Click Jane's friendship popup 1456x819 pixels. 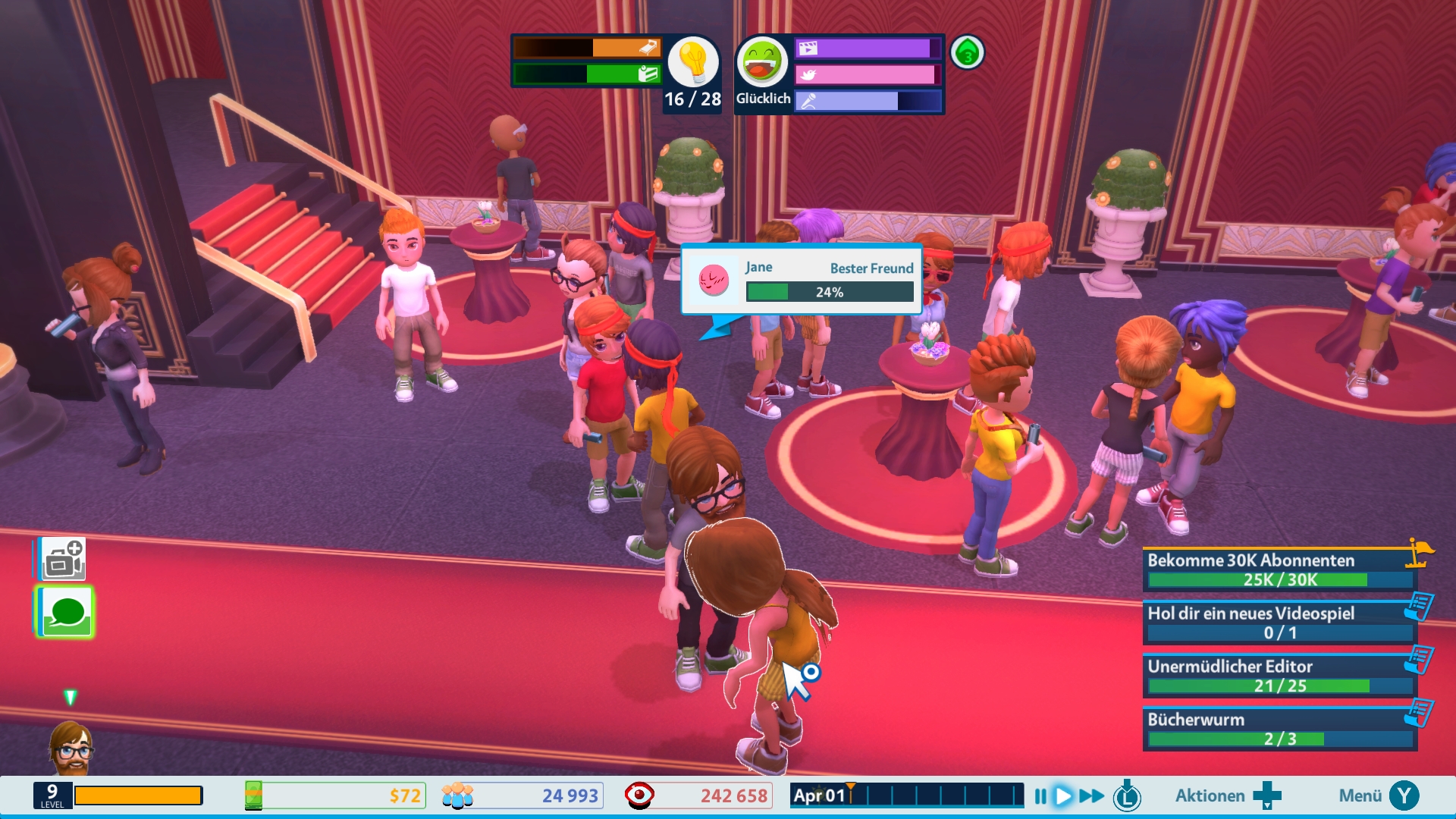802,279
